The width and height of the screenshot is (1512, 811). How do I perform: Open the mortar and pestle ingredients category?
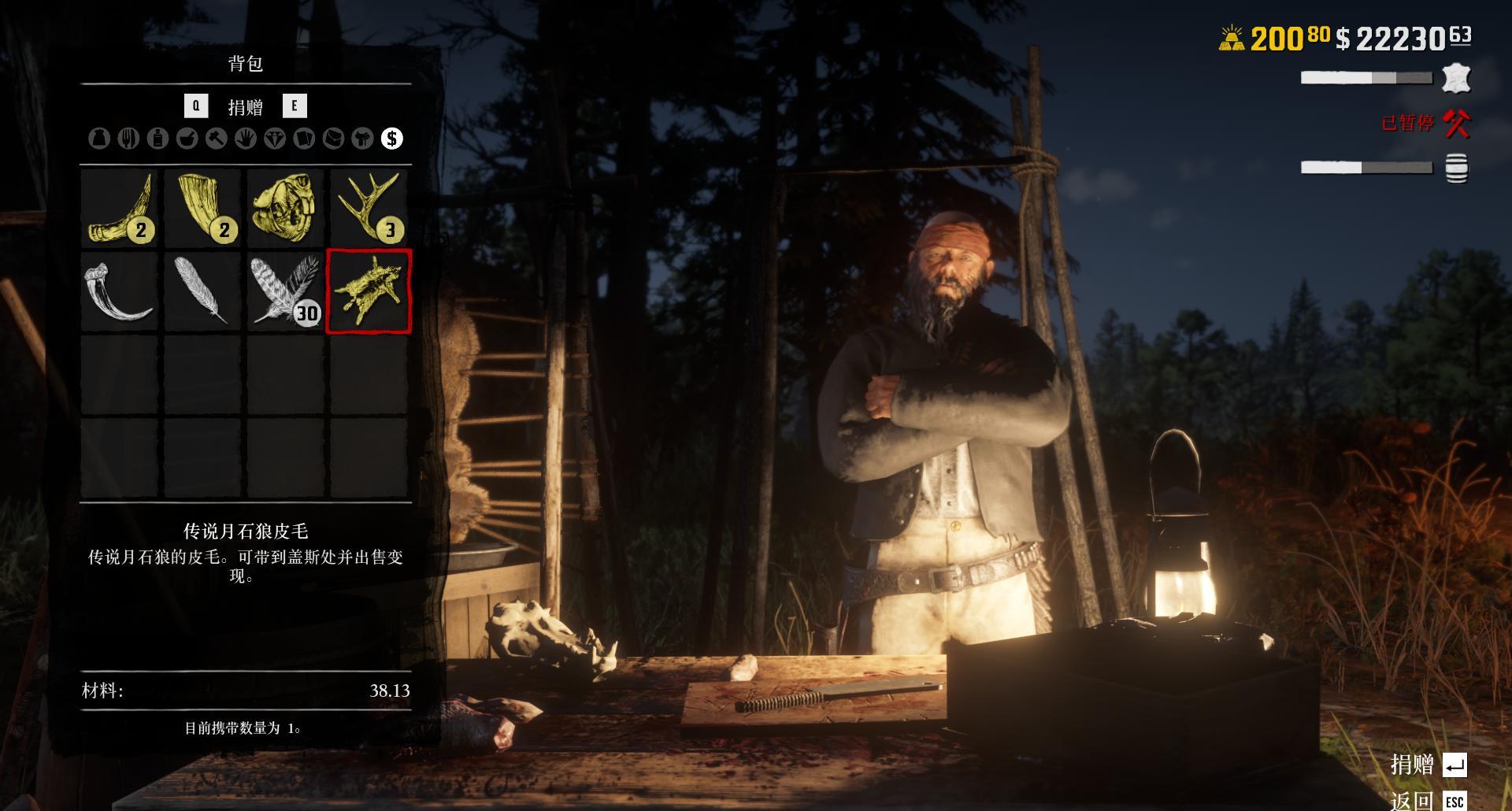pyautogui.click(x=187, y=139)
